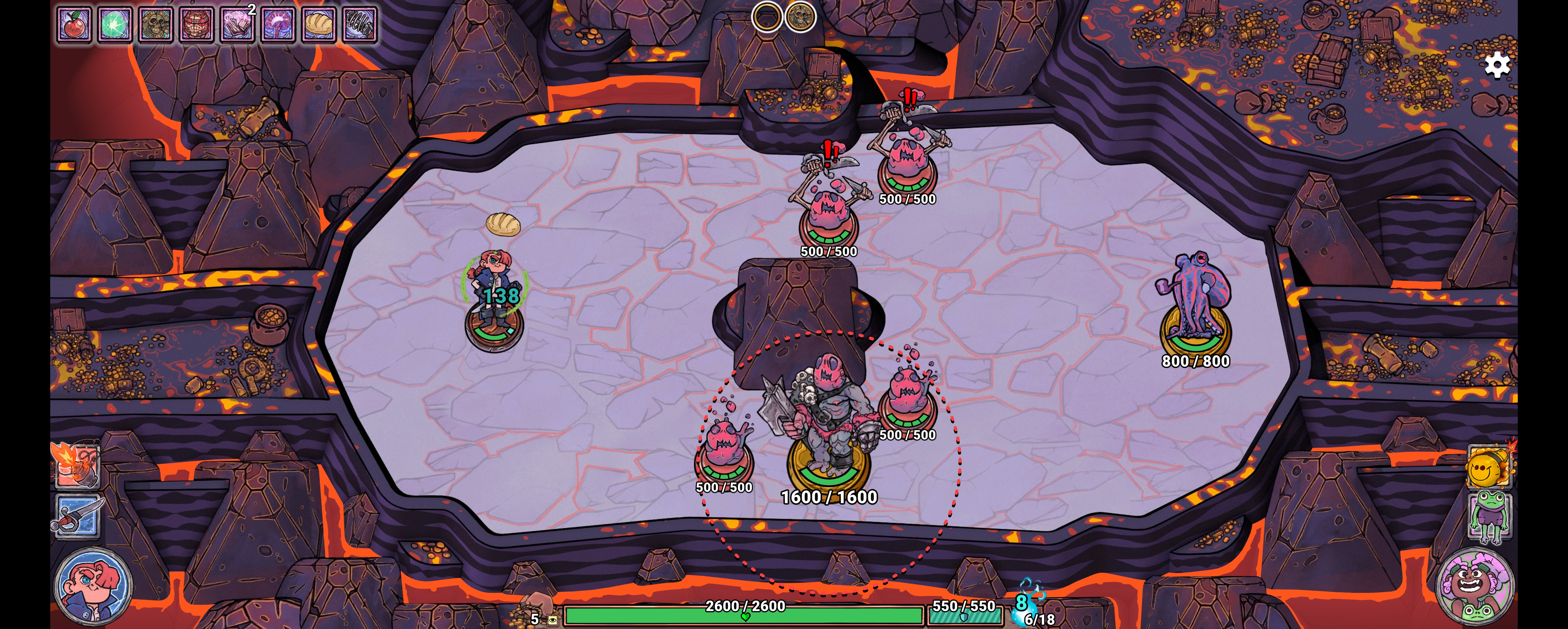Inspect the purple brain relic icon
The image size is (1568, 629).
point(278,25)
